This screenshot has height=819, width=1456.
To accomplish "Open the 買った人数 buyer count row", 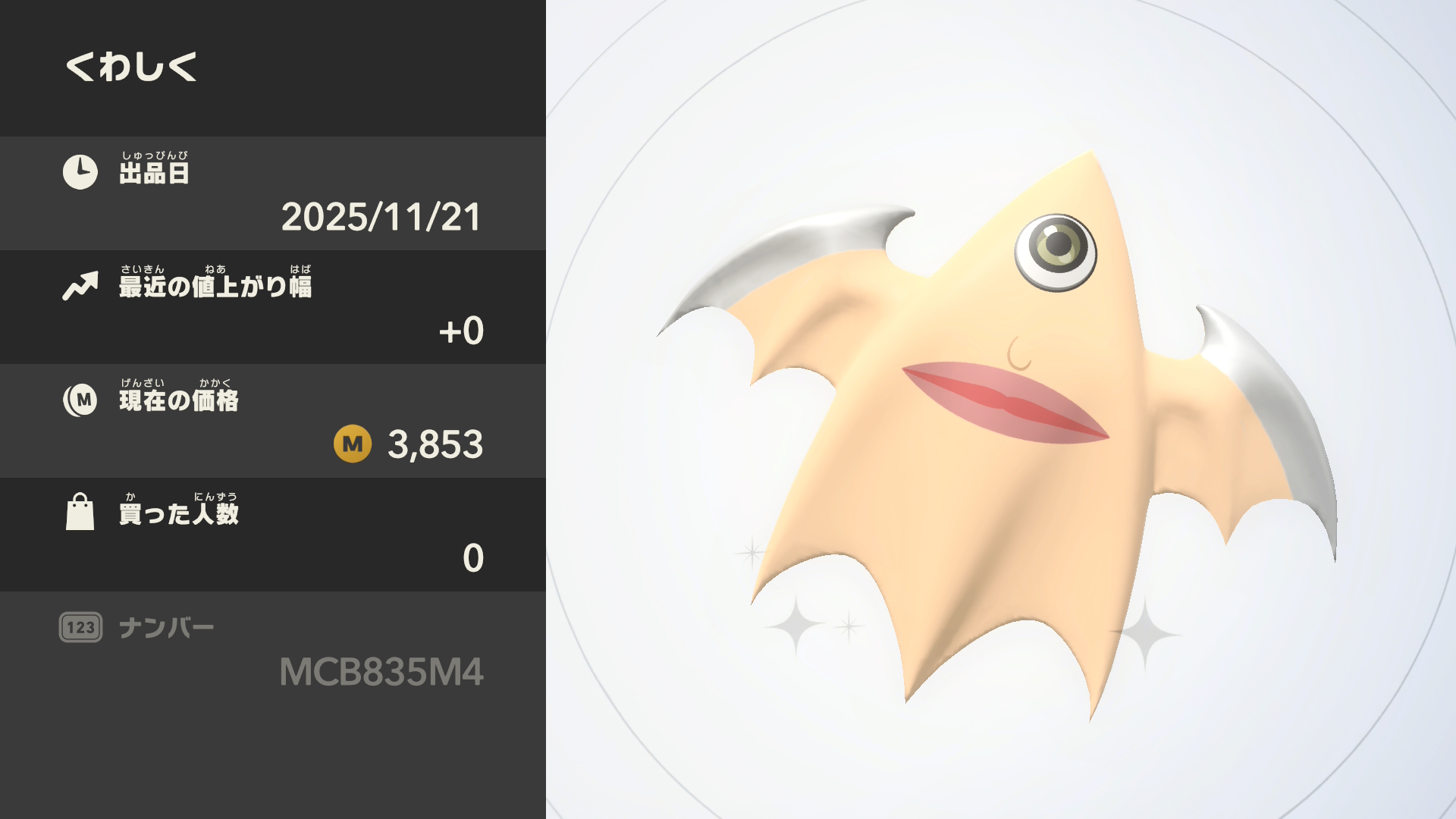I will pyautogui.click(x=273, y=535).
